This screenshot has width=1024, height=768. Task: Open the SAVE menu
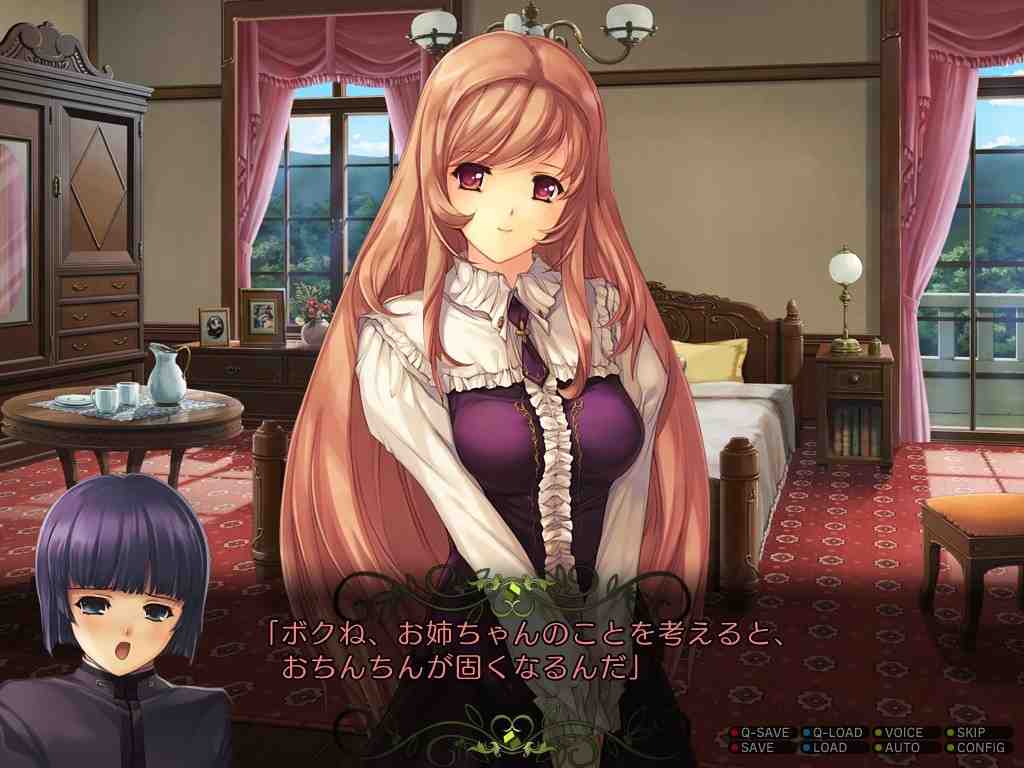coord(757,747)
